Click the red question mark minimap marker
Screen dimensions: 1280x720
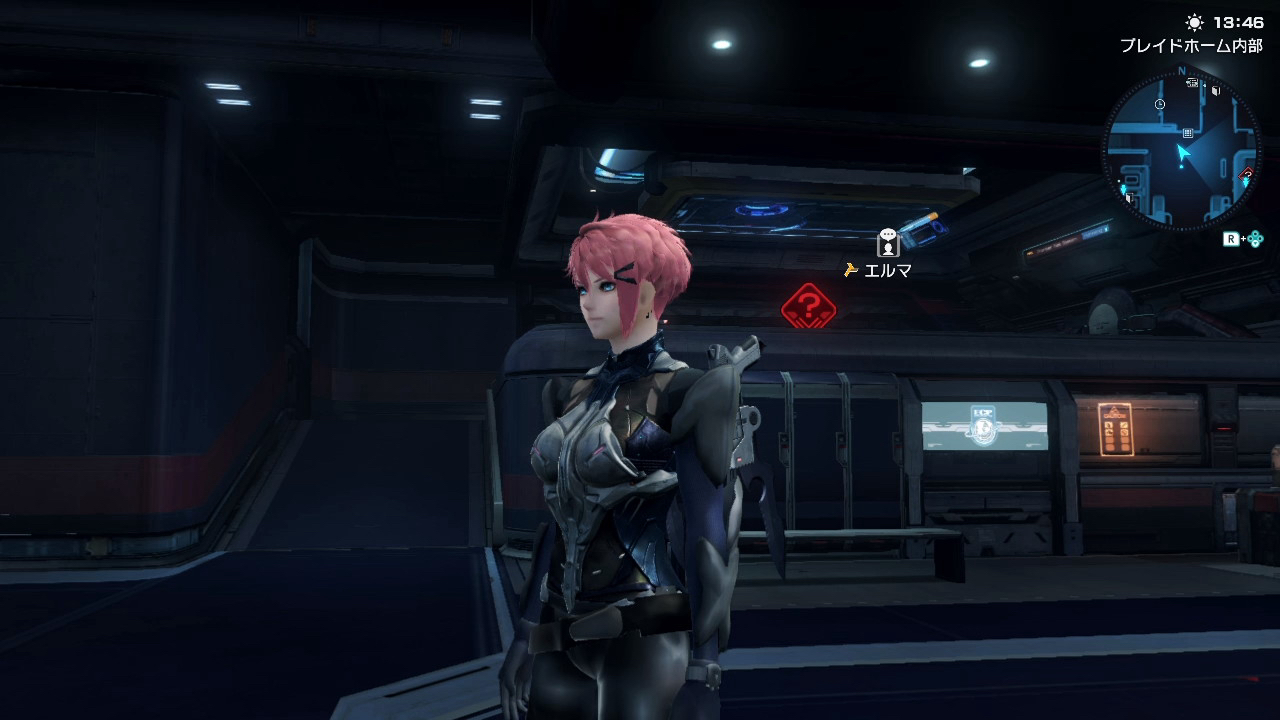(x=1246, y=175)
